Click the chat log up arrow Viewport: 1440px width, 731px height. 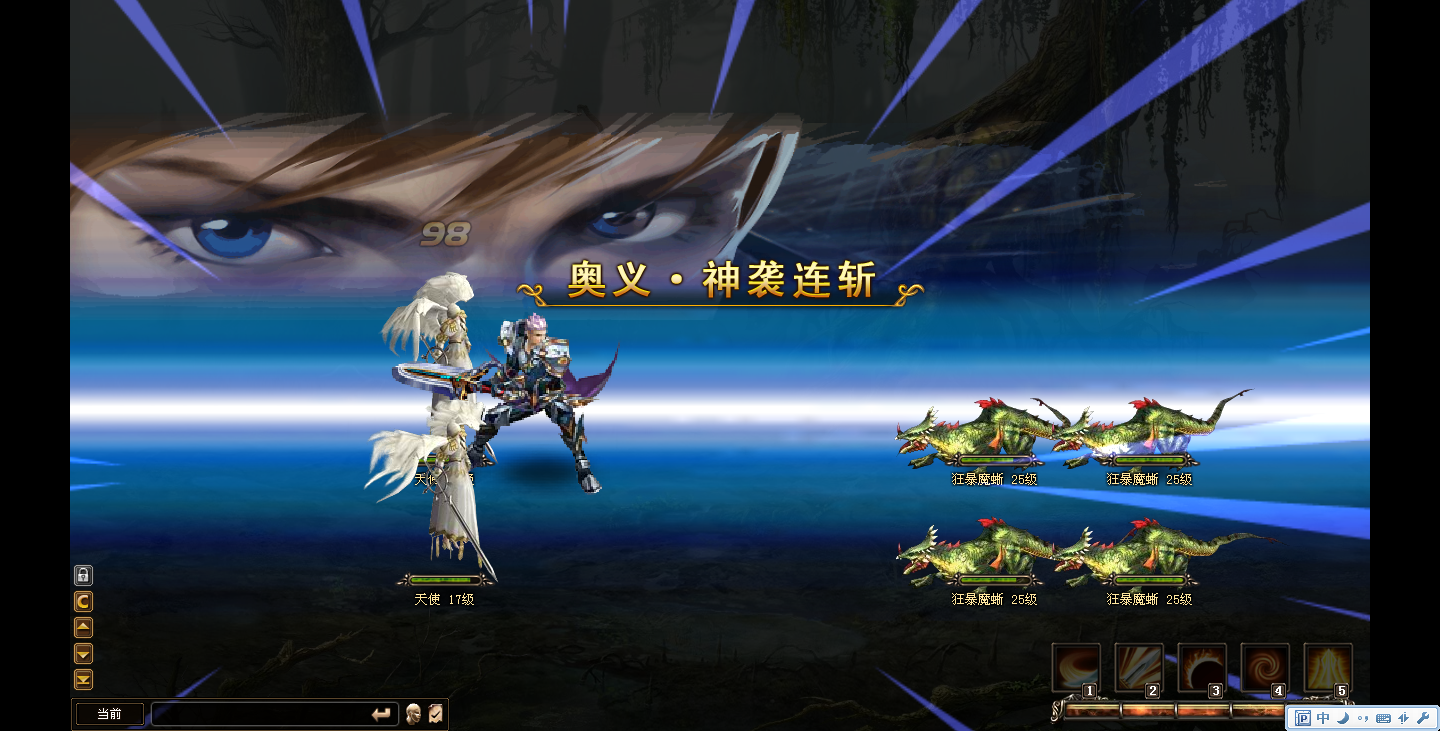(x=84, y=627)
